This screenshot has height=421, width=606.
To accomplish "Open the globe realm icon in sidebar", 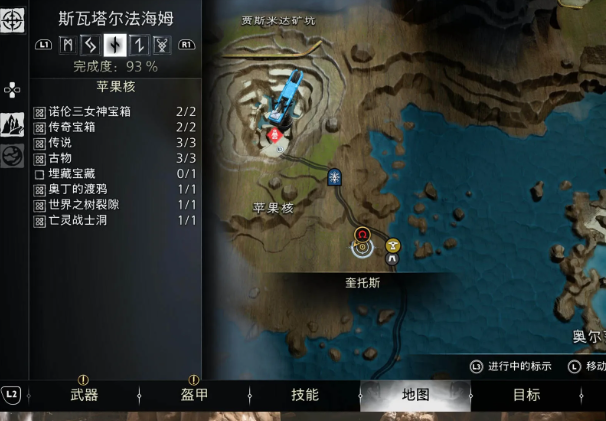I will [x=13, y=156].
